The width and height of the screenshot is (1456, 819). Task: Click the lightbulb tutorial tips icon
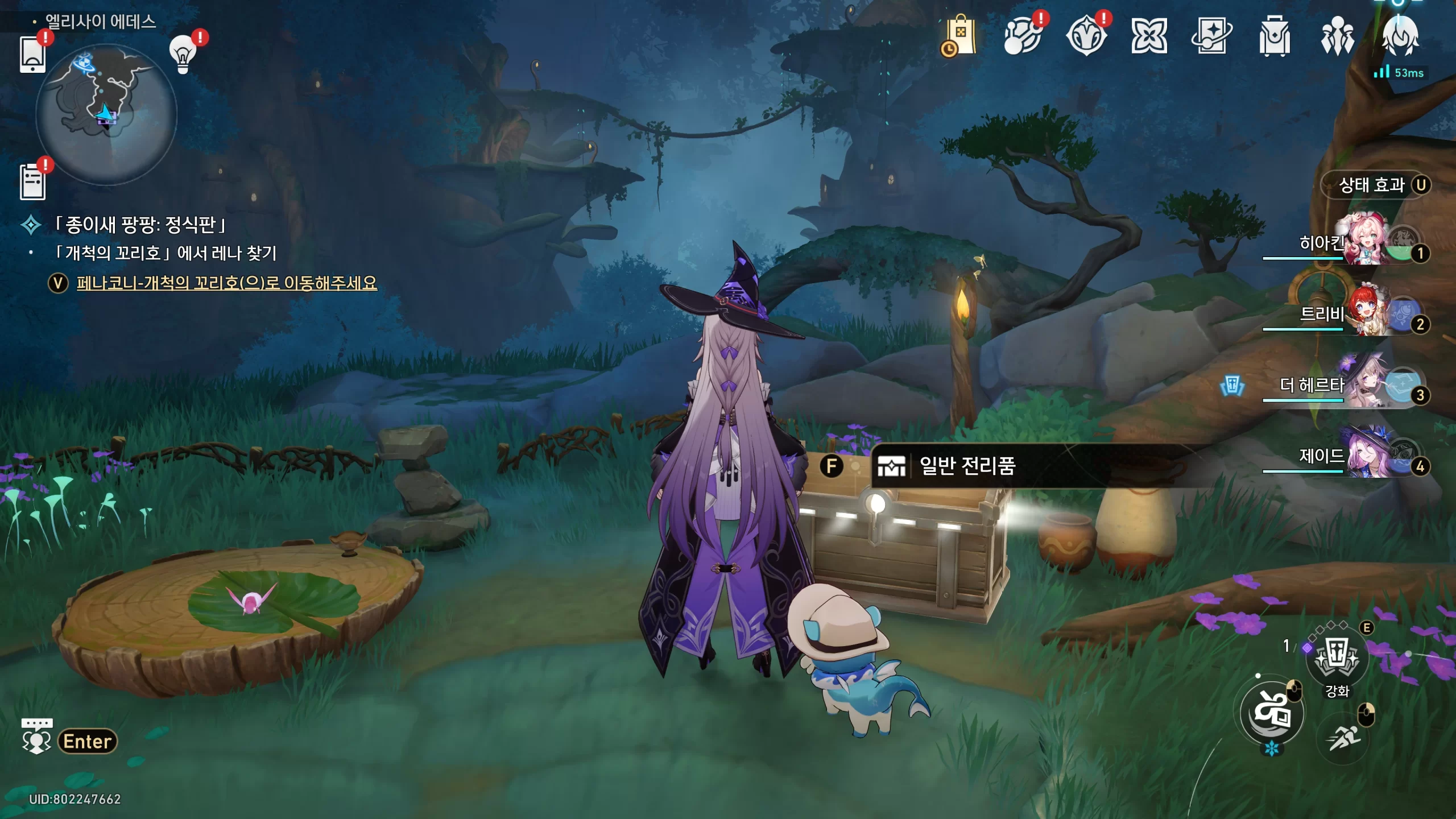click(x=183, y=55)
